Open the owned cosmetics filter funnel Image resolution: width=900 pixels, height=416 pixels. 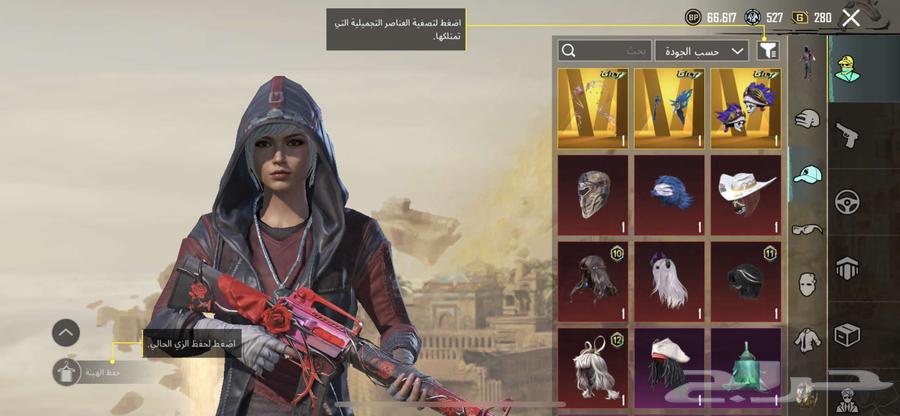pos(768,50)
